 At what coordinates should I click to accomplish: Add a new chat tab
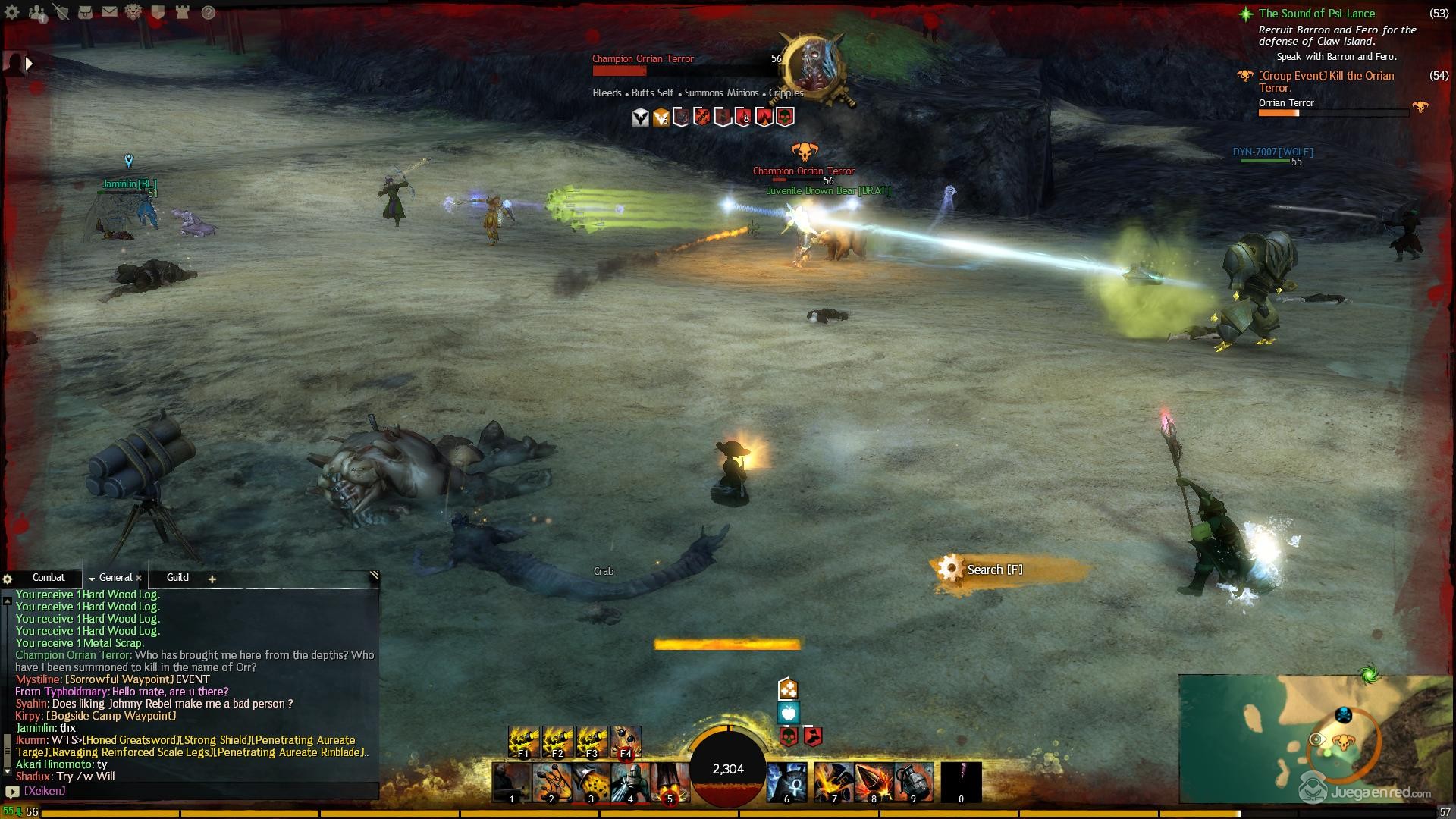point(212,579)
